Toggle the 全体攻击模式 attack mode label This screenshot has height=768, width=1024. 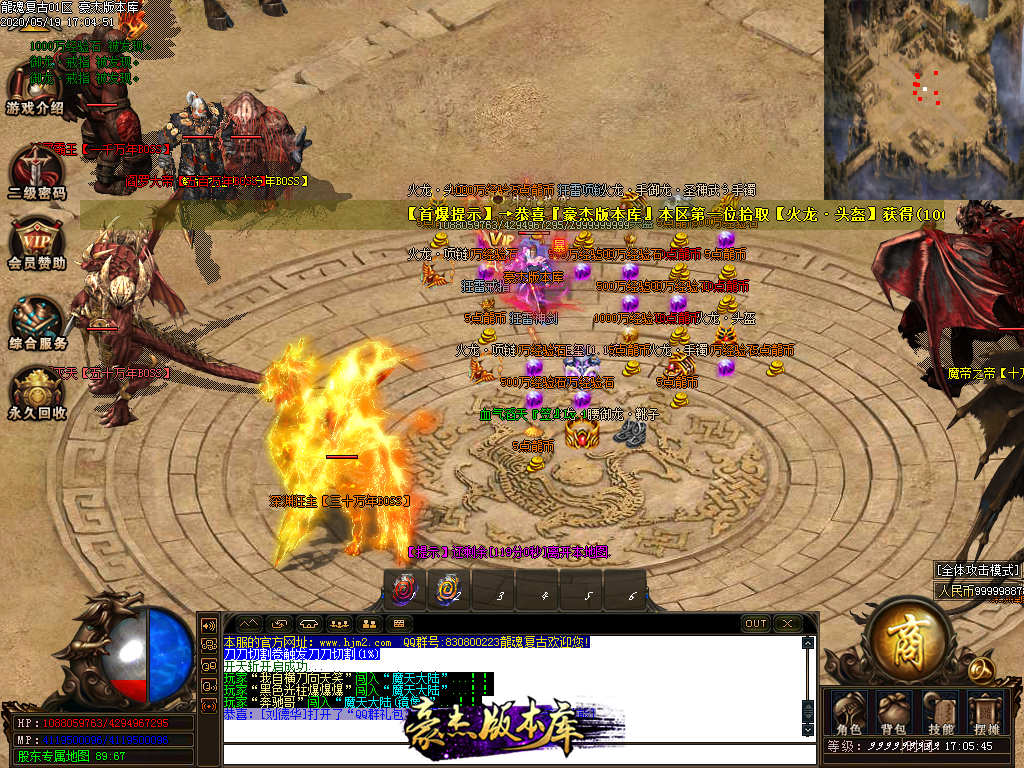pos(978,570)
